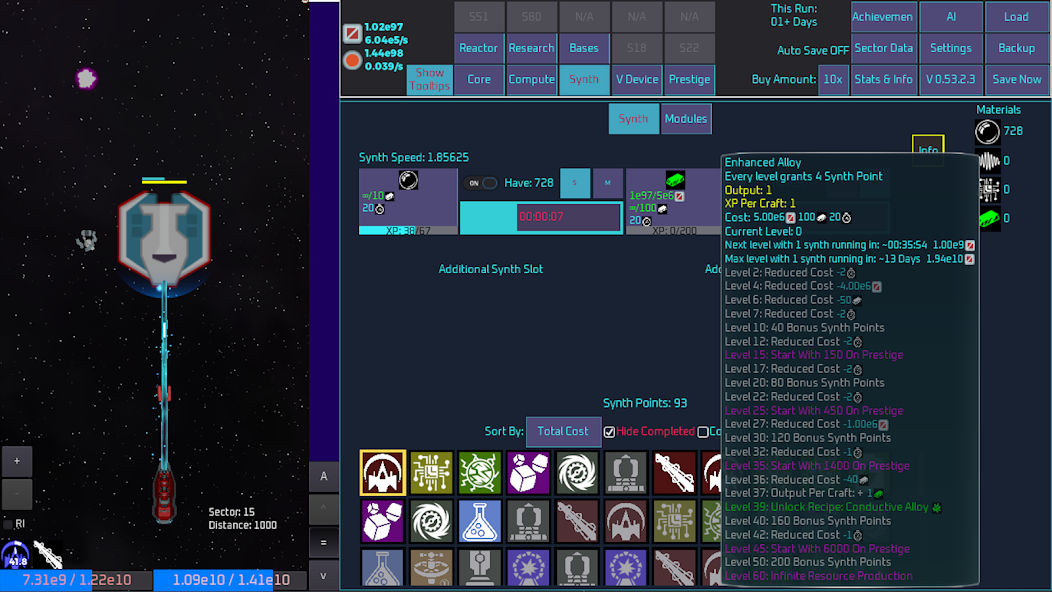This screenshot has height=592, width=1052.
Task: Click the Save Now button
Action: point(1017,79)
